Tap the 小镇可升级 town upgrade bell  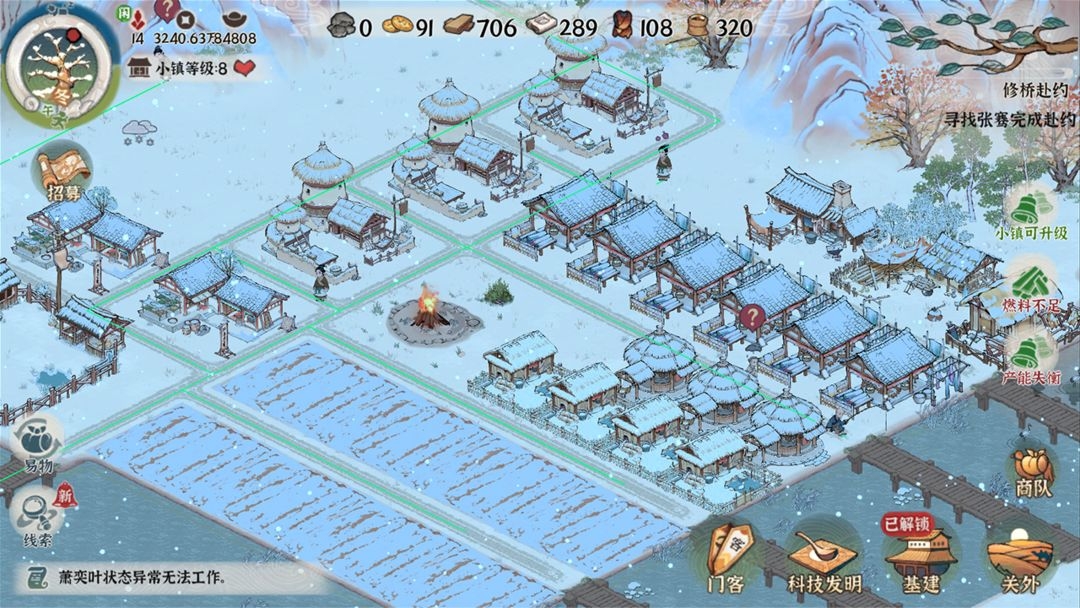coord(1031,211)
